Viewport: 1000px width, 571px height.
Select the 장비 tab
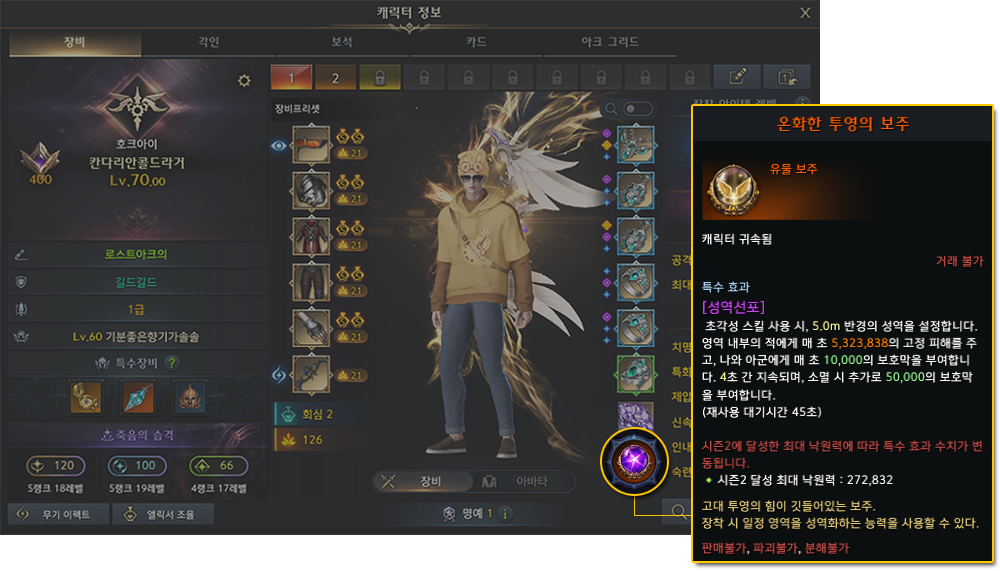tap(75, 43)
